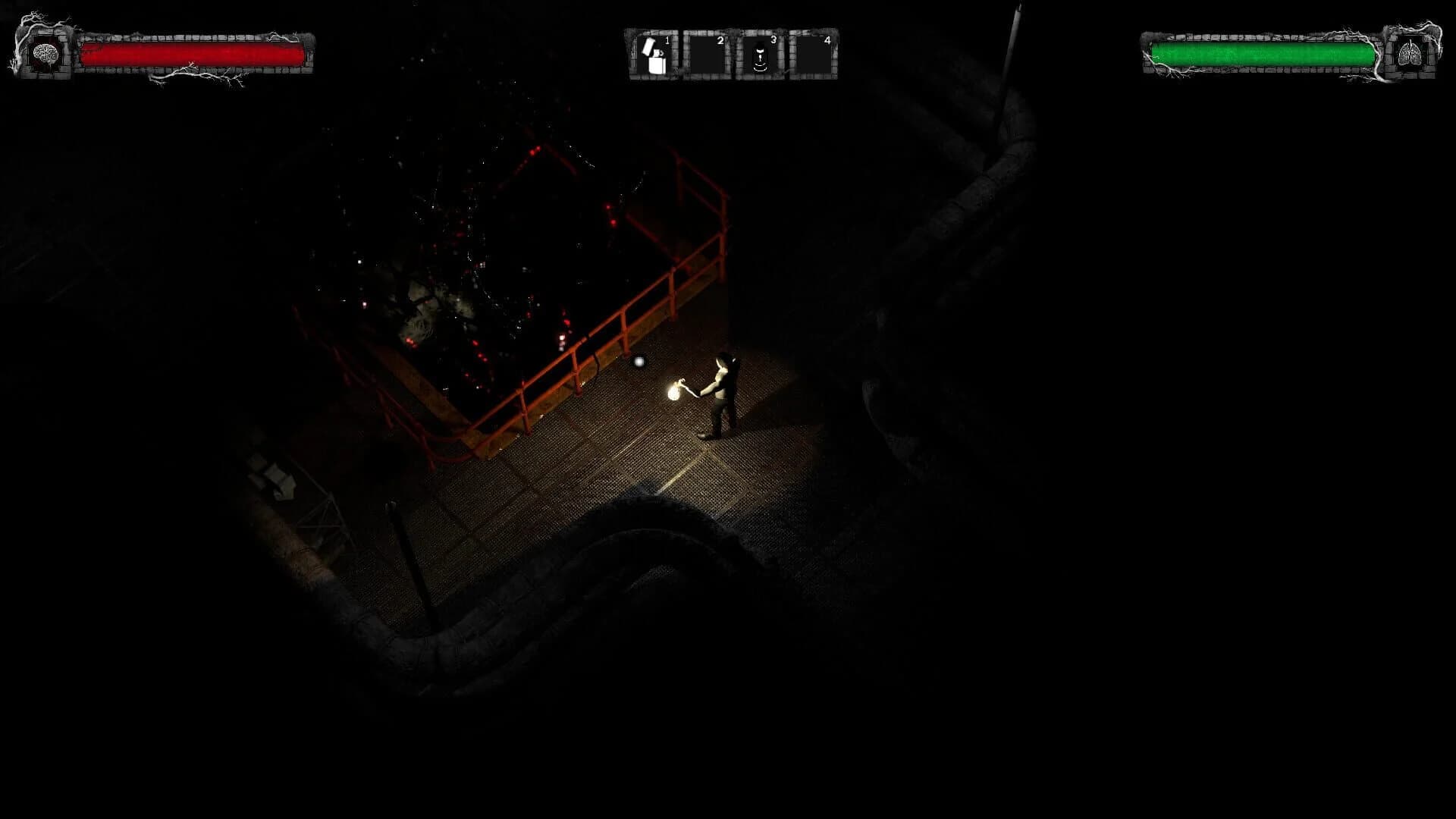Select the empty hotbar slot 4
The height and width of the screenshot is (819, 1456).
point(814,53)
